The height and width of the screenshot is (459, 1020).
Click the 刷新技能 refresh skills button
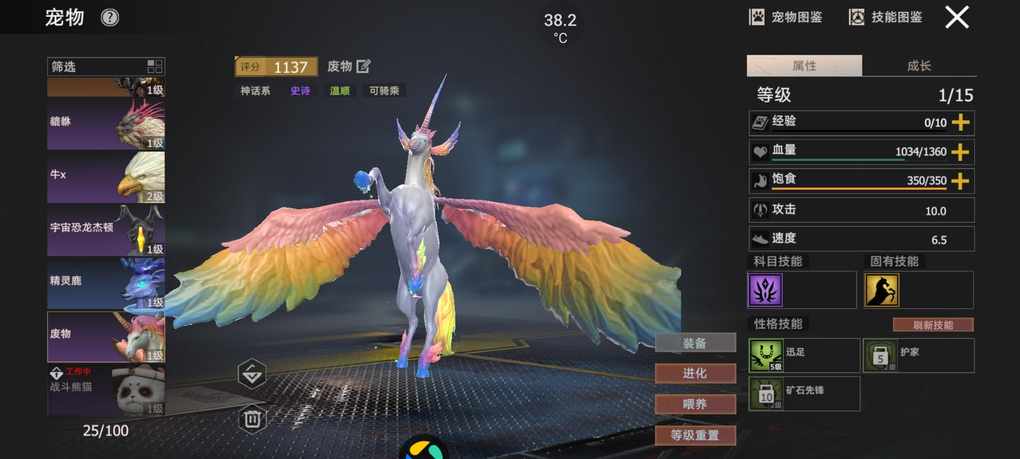(932, 325)
